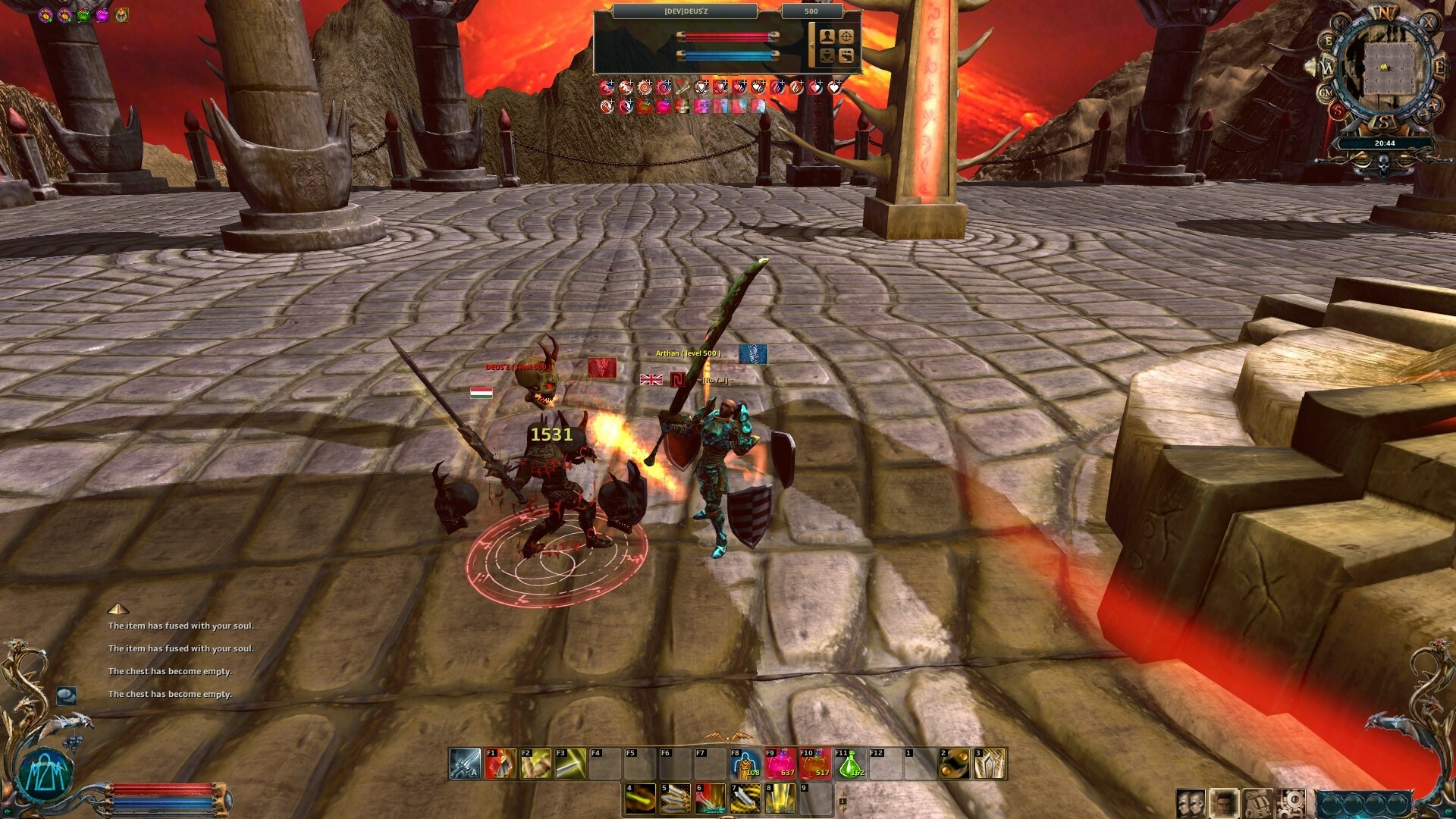The height and width of the screenshot is (819, 1456).
Task: Collapse the target frame side arrow
Action: [x=812, y=45]
